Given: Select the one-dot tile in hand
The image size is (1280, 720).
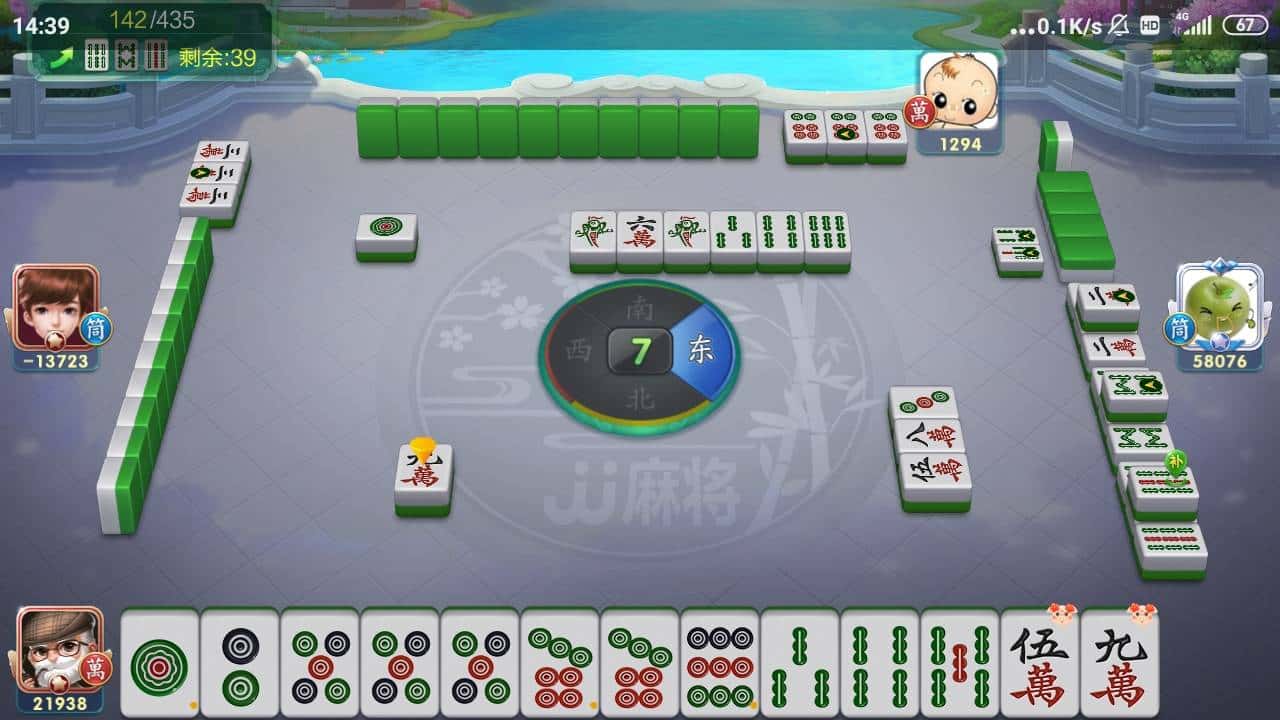Looking at the screenshot, I should tap(160, 663).
